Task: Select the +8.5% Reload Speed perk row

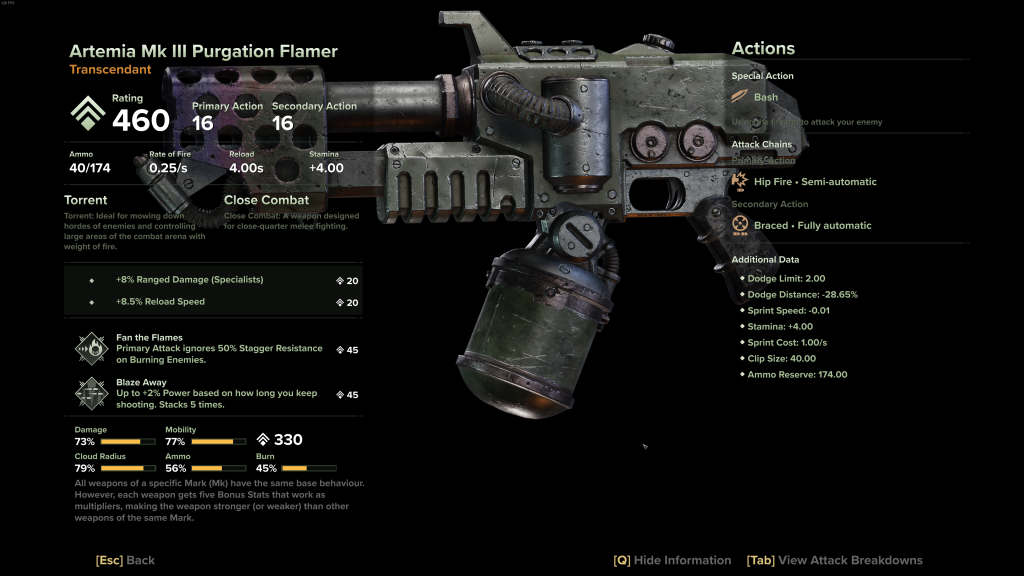Action: click(x=212, y=302)
